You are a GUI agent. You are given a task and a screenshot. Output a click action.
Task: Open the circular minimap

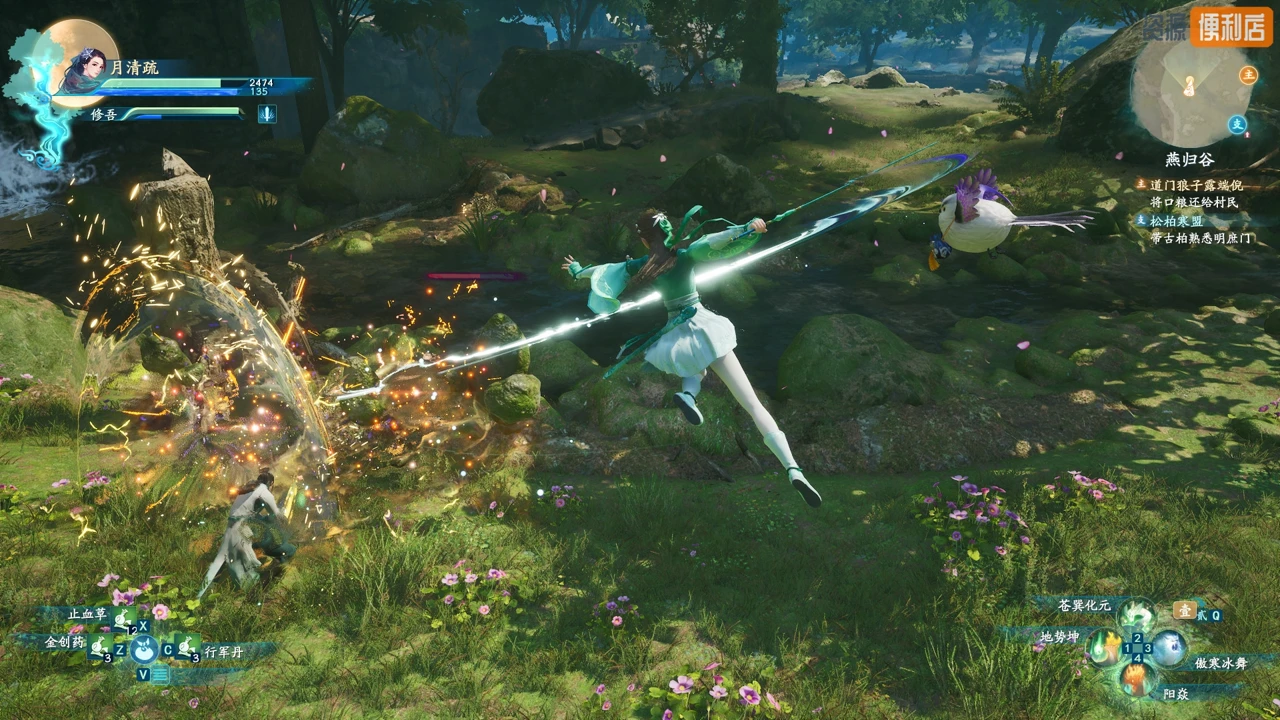click(x=1190, y=88)
